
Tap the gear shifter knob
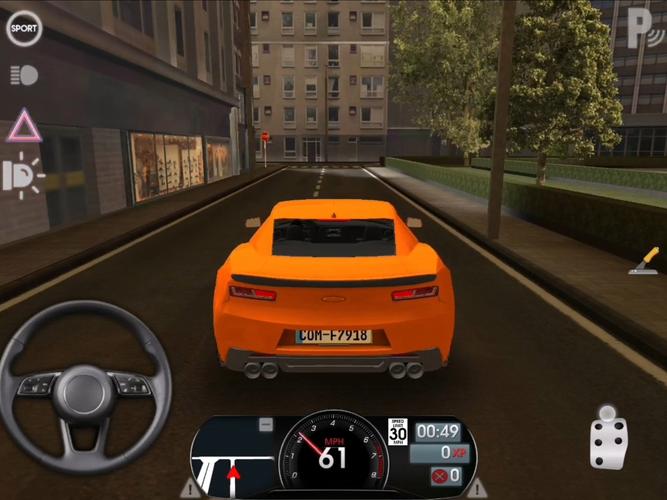608,437
